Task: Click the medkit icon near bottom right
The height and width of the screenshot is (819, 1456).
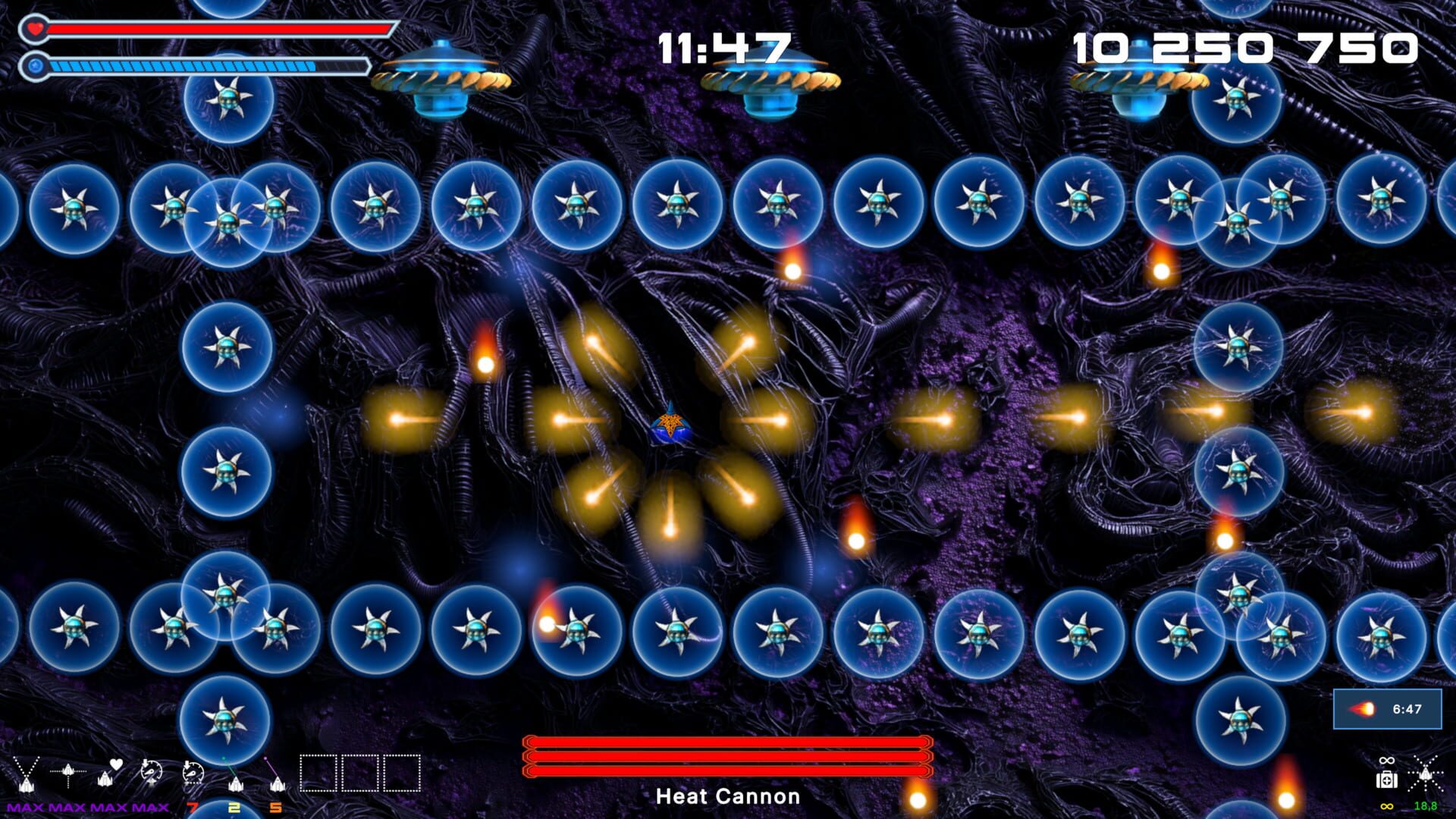Action: pyautogui.click(x=1387, y=779)
